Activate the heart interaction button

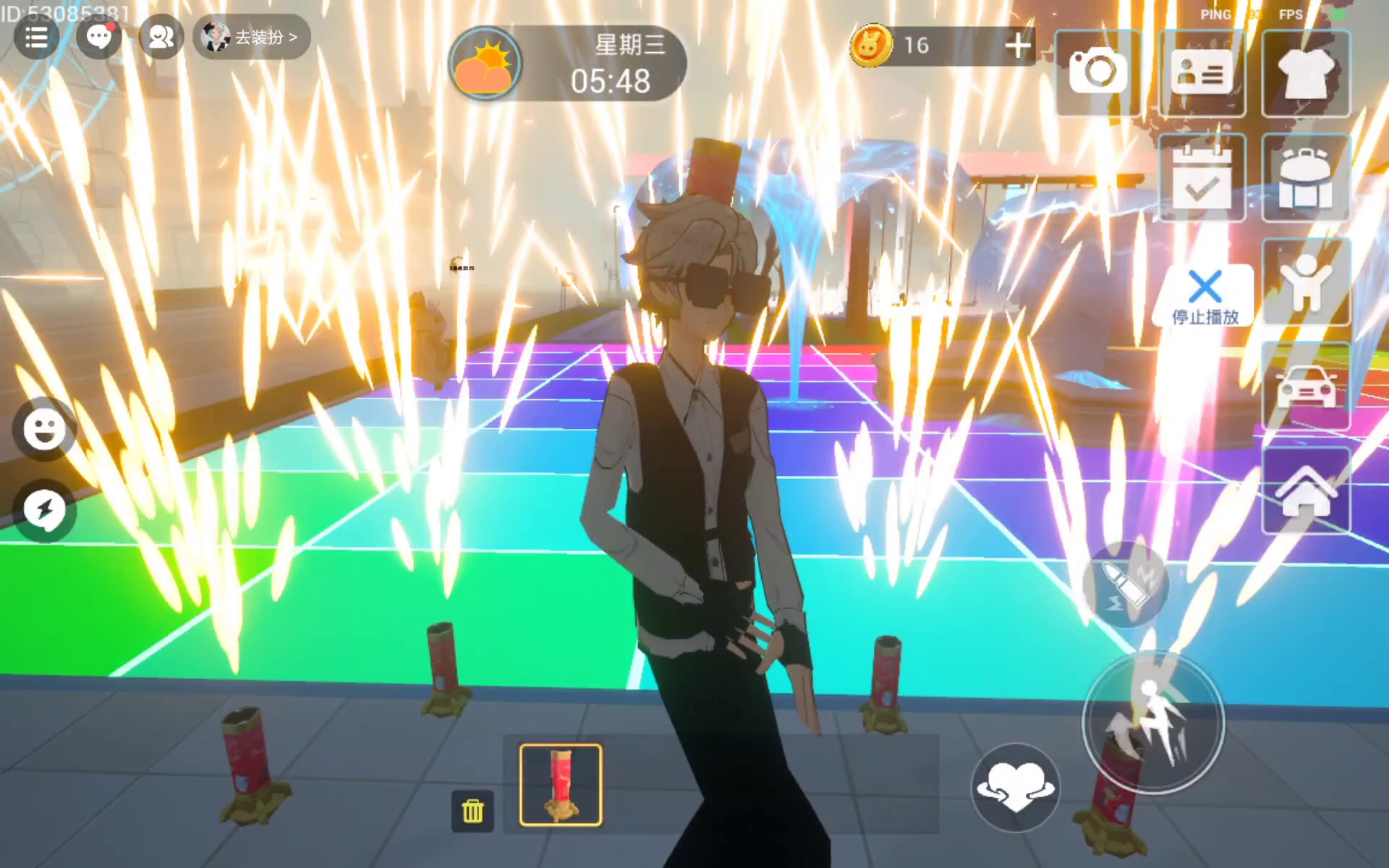pyautogui.click(x=1015, y=787)
